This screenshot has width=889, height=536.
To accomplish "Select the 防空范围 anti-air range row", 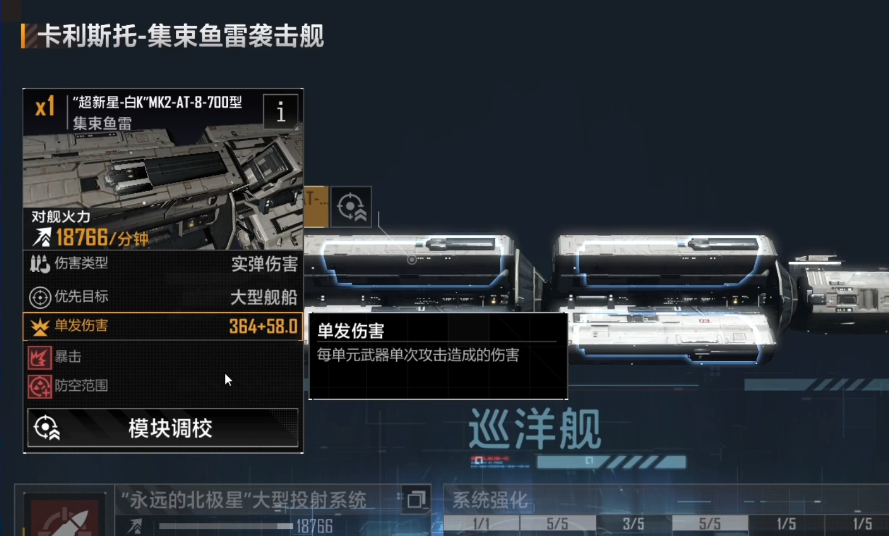I will pos(162,385).
